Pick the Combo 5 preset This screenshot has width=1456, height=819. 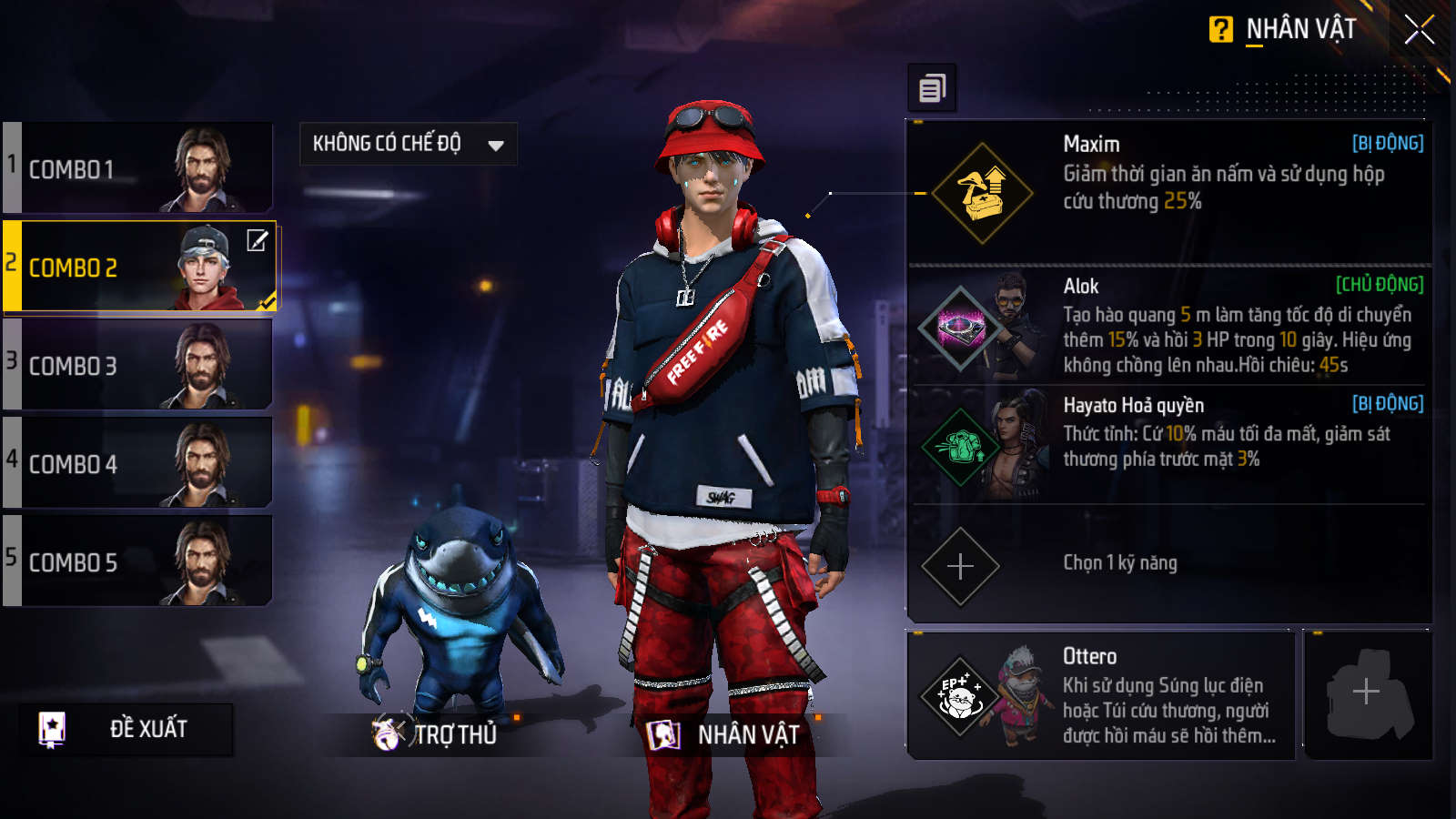point(138,561)
